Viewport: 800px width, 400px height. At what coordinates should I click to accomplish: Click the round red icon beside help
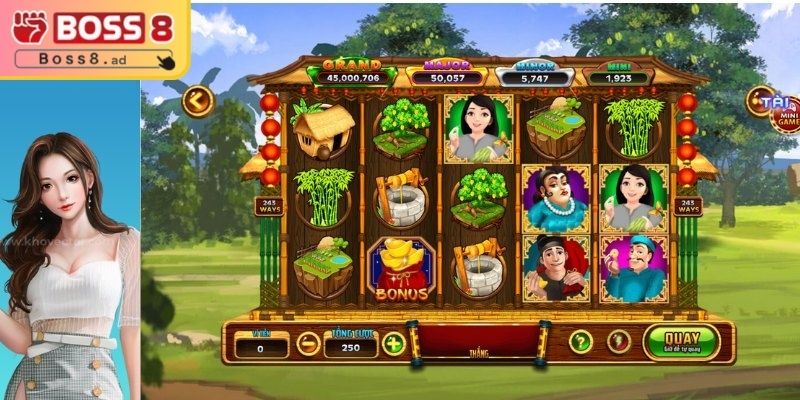tap(619, 341)
